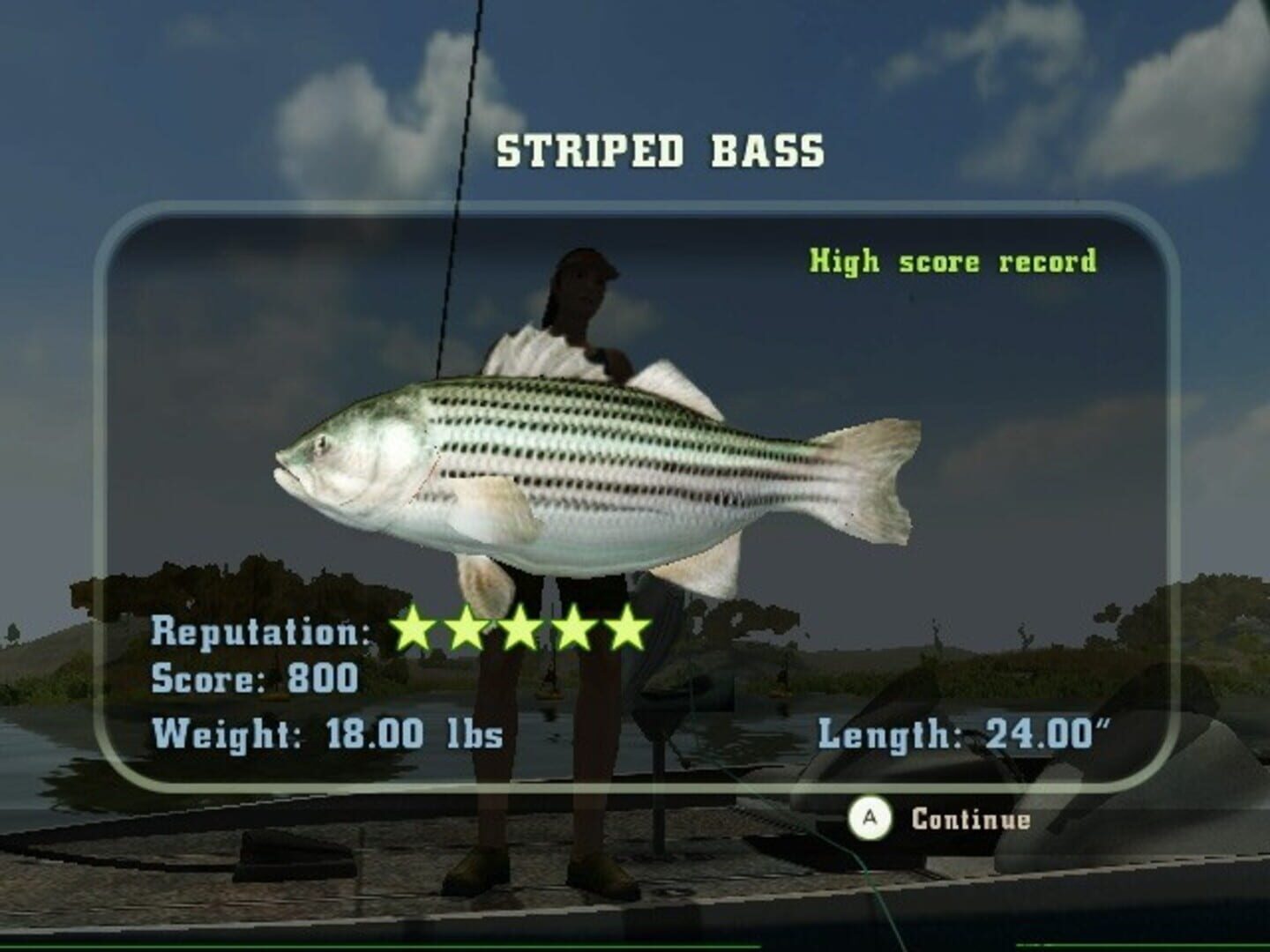
Task: Select the second reputation star
Action: coord(467,628)
